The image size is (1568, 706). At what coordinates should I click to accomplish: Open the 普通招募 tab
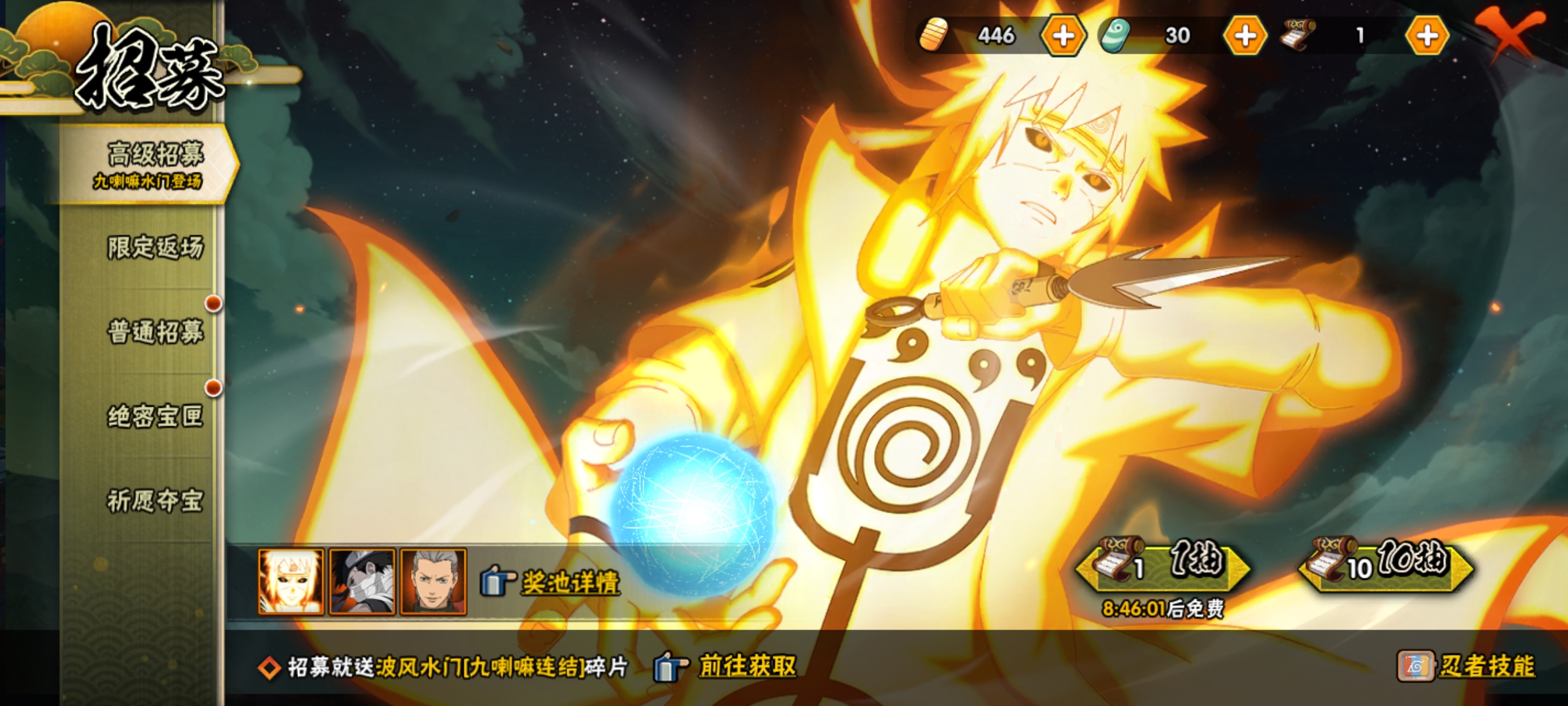155,331
